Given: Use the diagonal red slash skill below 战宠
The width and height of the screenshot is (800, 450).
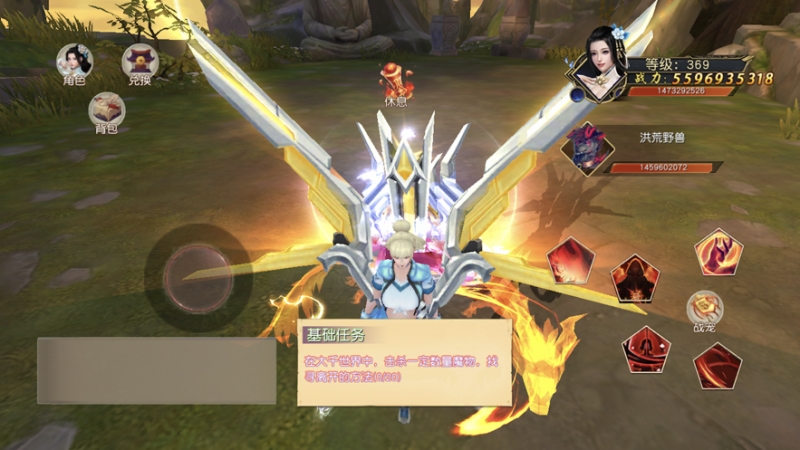Looking at the screenshot, I should 716,365.
